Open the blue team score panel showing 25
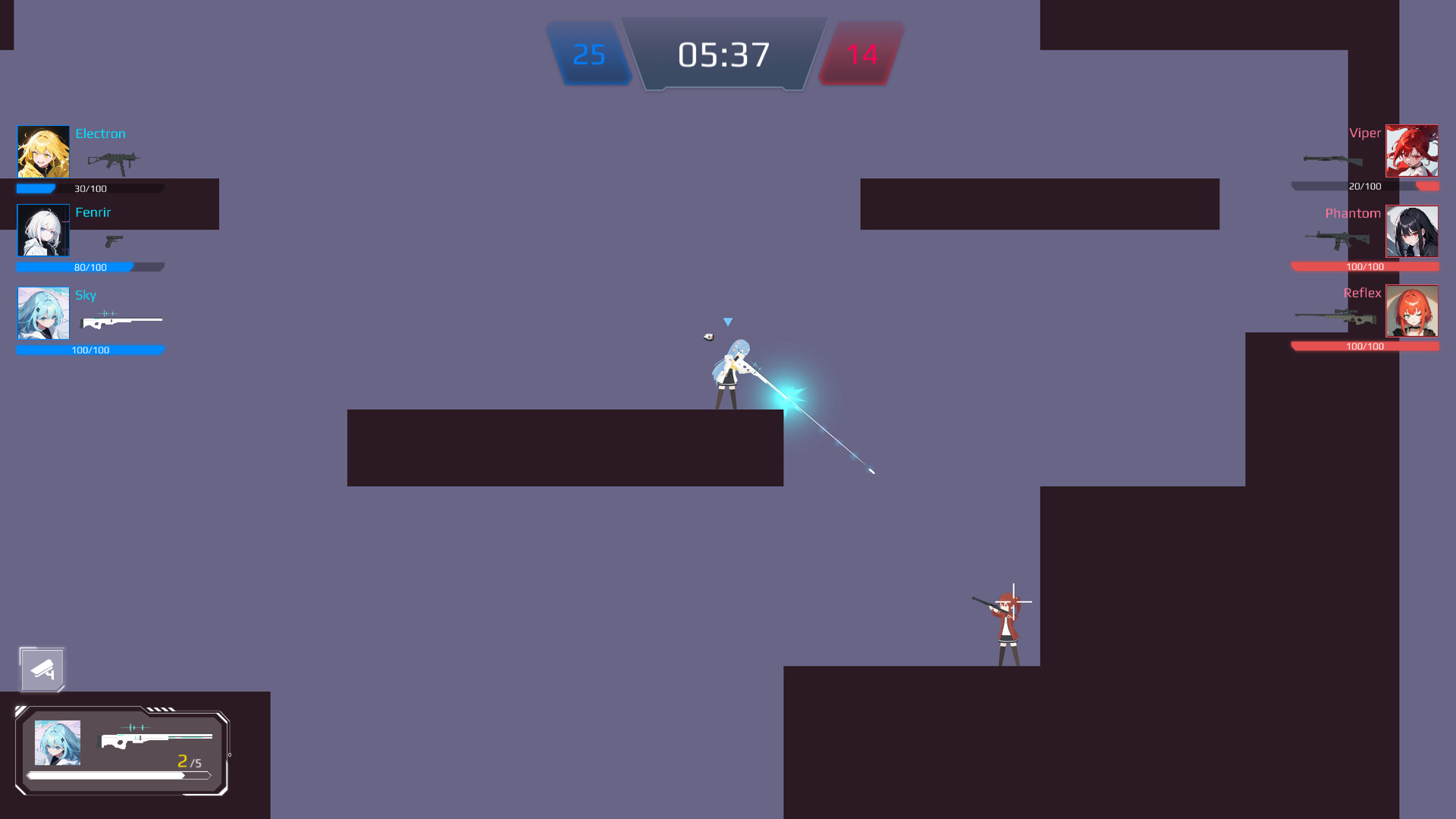Screen dimensions: 1456x819 [x=589, y=54]
